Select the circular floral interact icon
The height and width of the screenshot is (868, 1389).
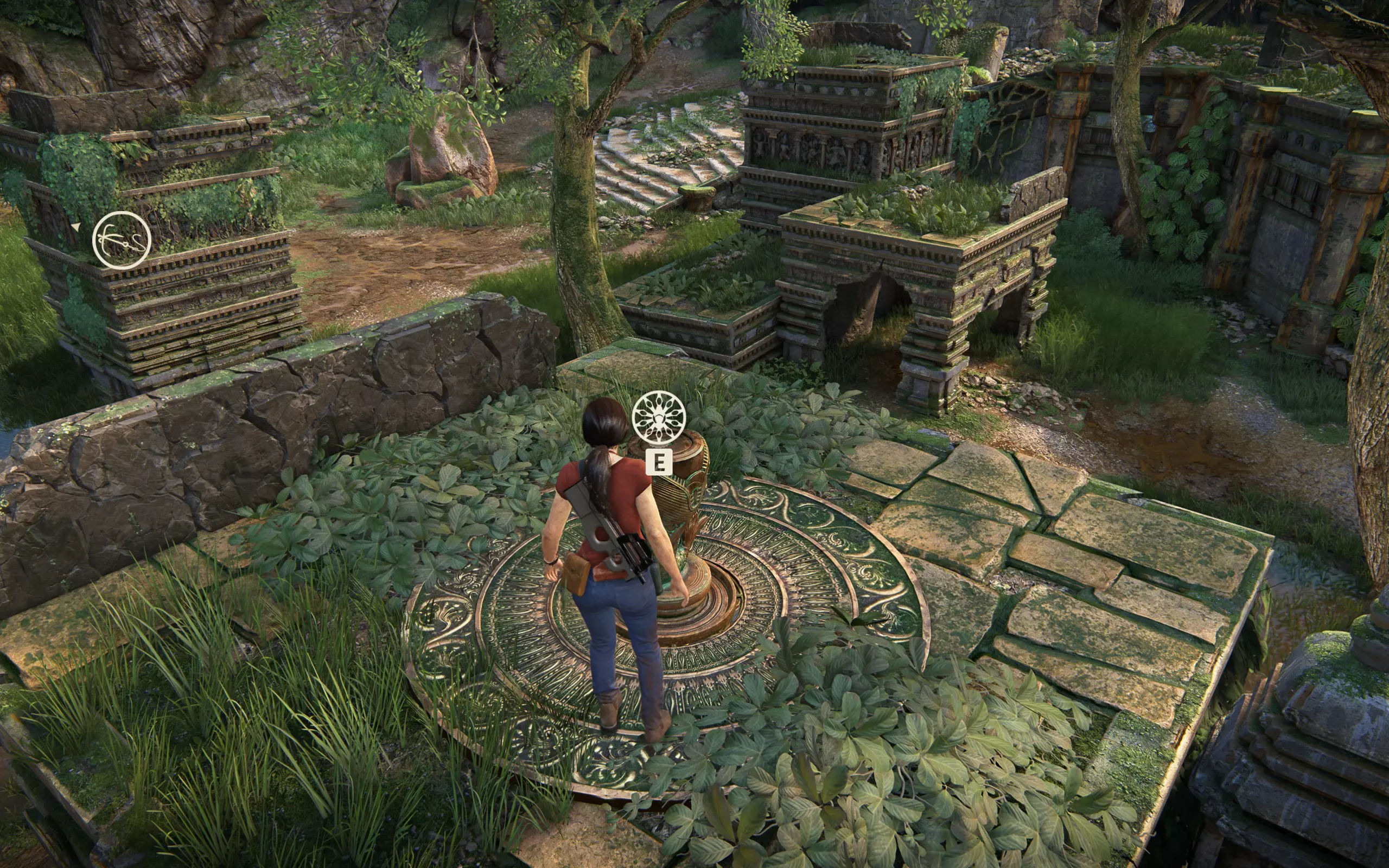[658, 417]
